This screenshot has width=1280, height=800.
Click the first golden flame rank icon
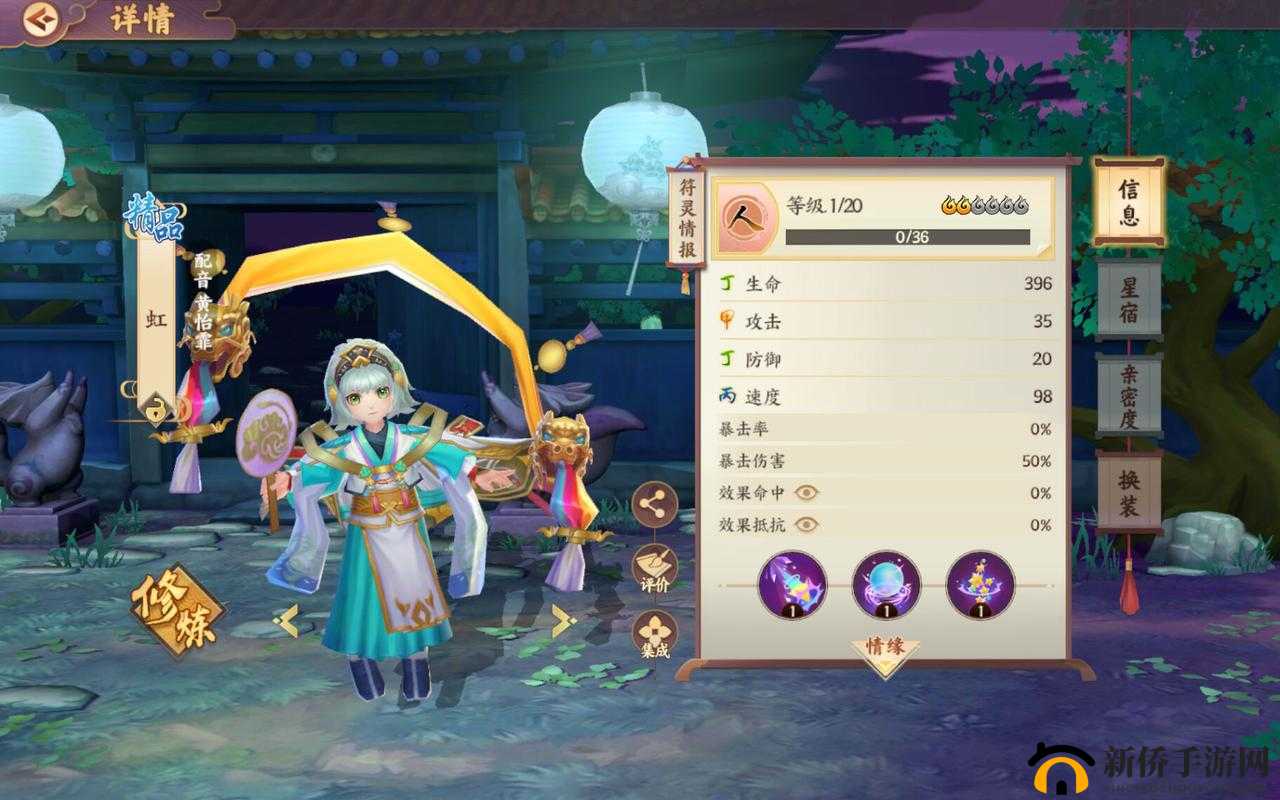point(946,203)
